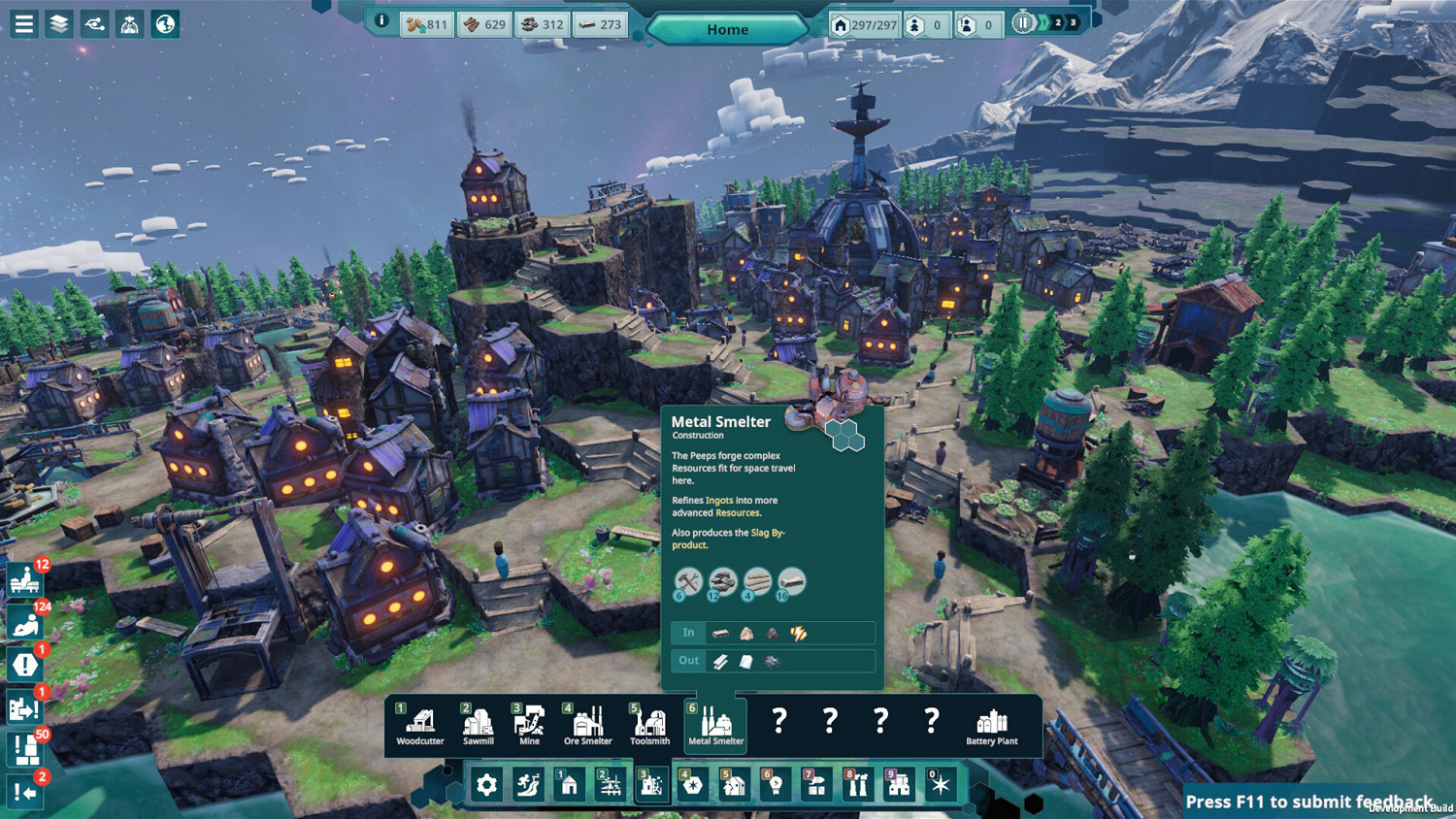
Task: Open build category 1 with the house icon
Action: [568, 784]
